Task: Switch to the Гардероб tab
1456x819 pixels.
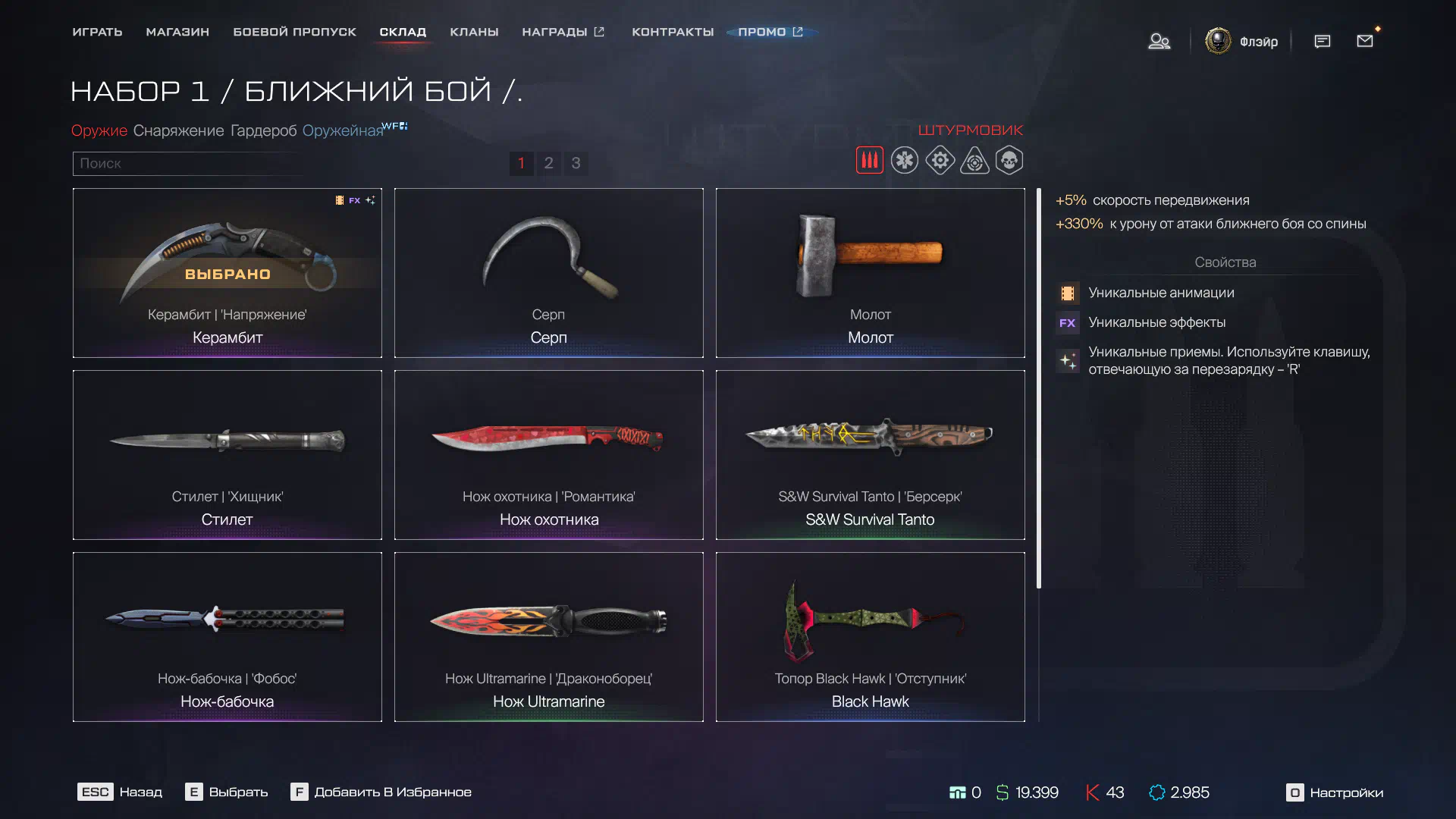Action: click(263, 130)
